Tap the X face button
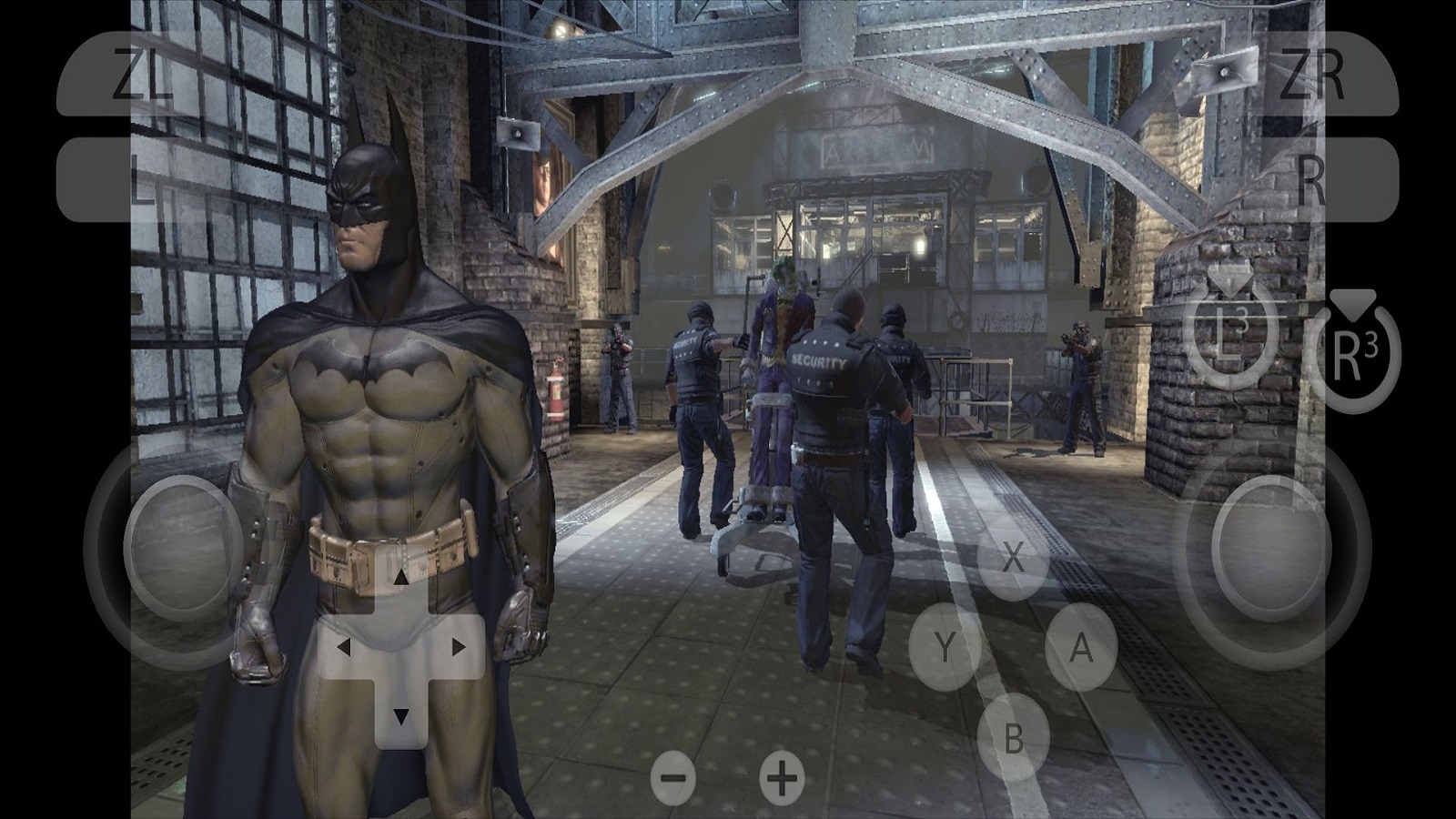Viewport: 1456px width, 819px height. (x=1013, y=559)
